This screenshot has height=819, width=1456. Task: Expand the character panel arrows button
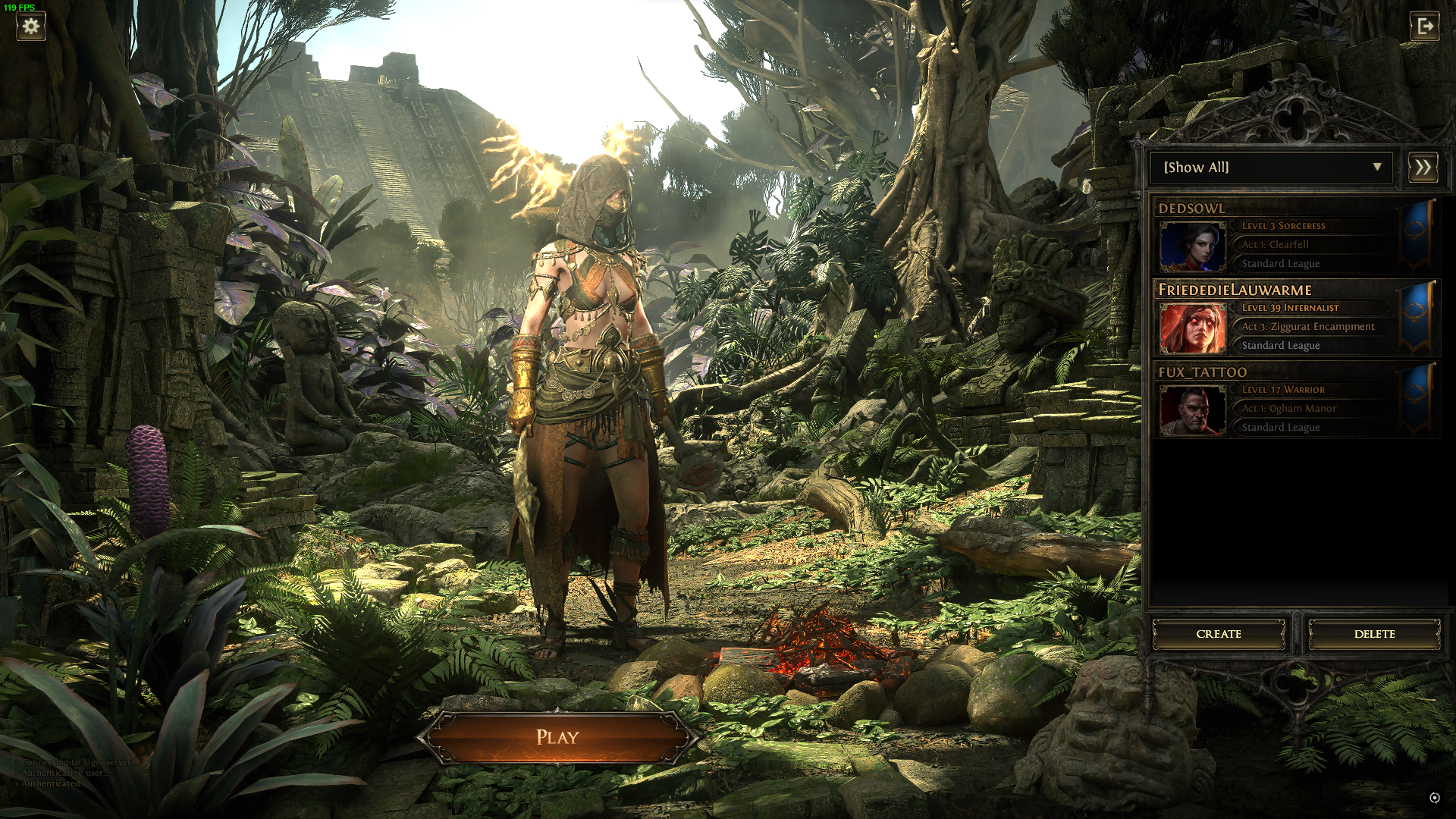pos(1423,168)
